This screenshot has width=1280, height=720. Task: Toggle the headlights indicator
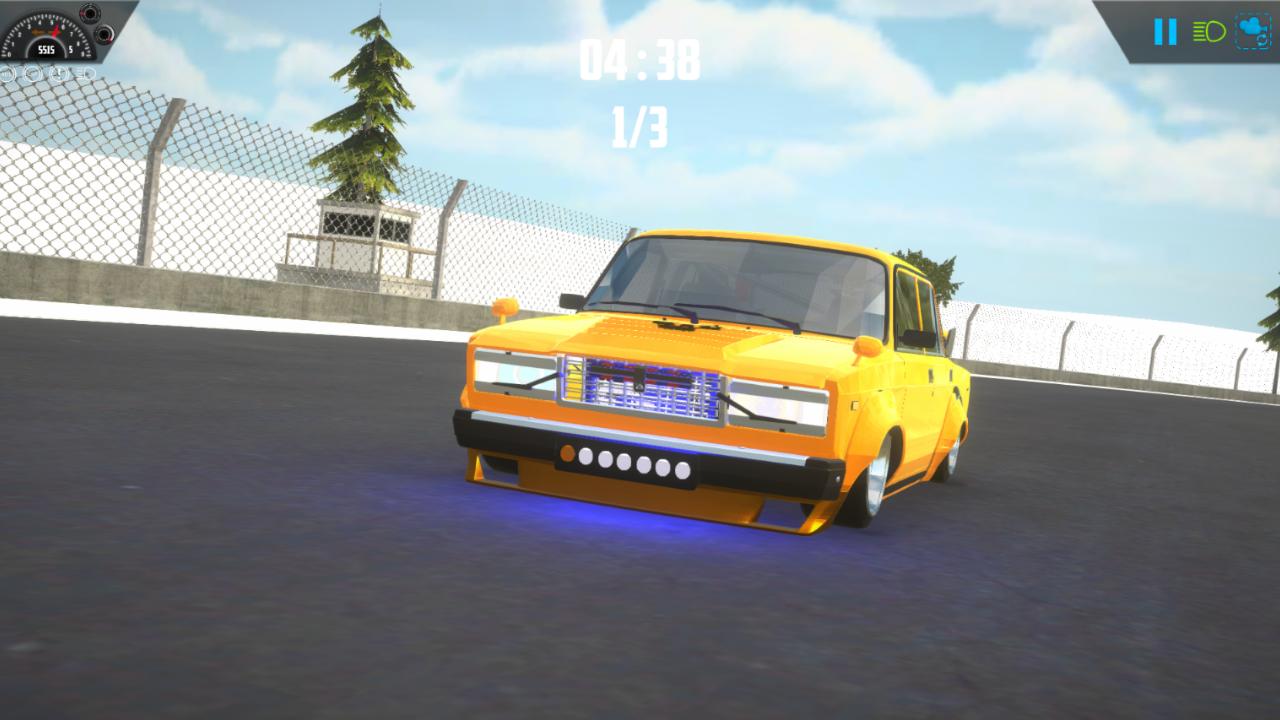pyautogui.click(x=1209, y=30)
